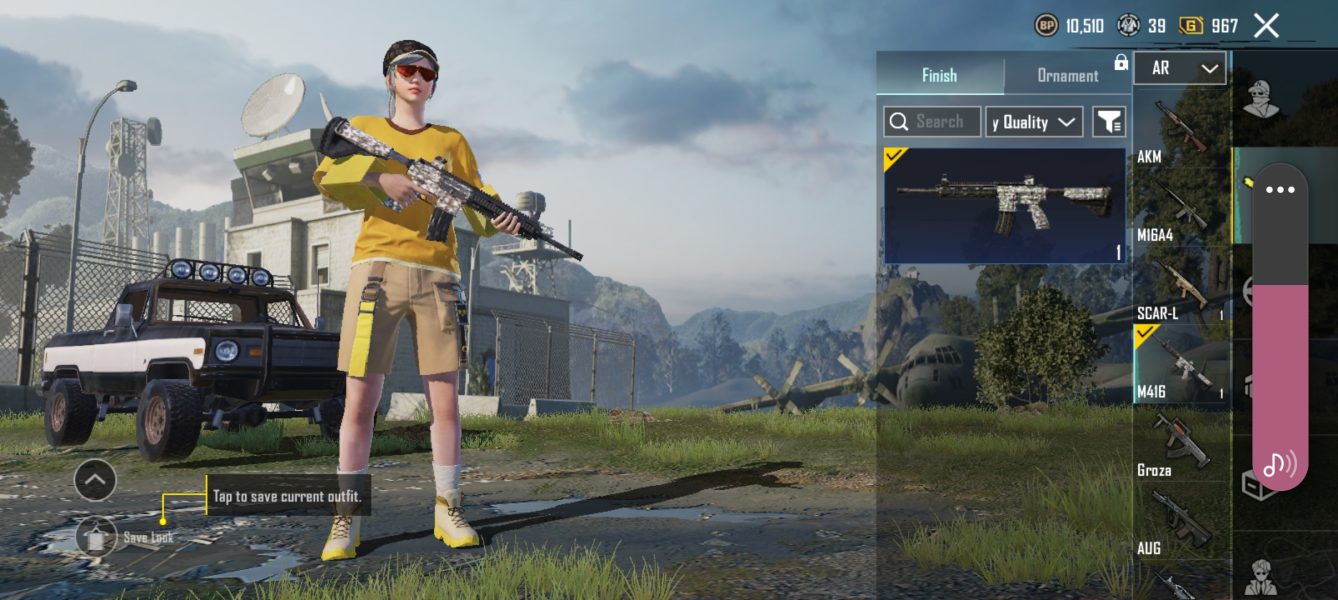1338x600 pixels.
Task: Close the inventory with the X button
Action: tap(1266, 26)
